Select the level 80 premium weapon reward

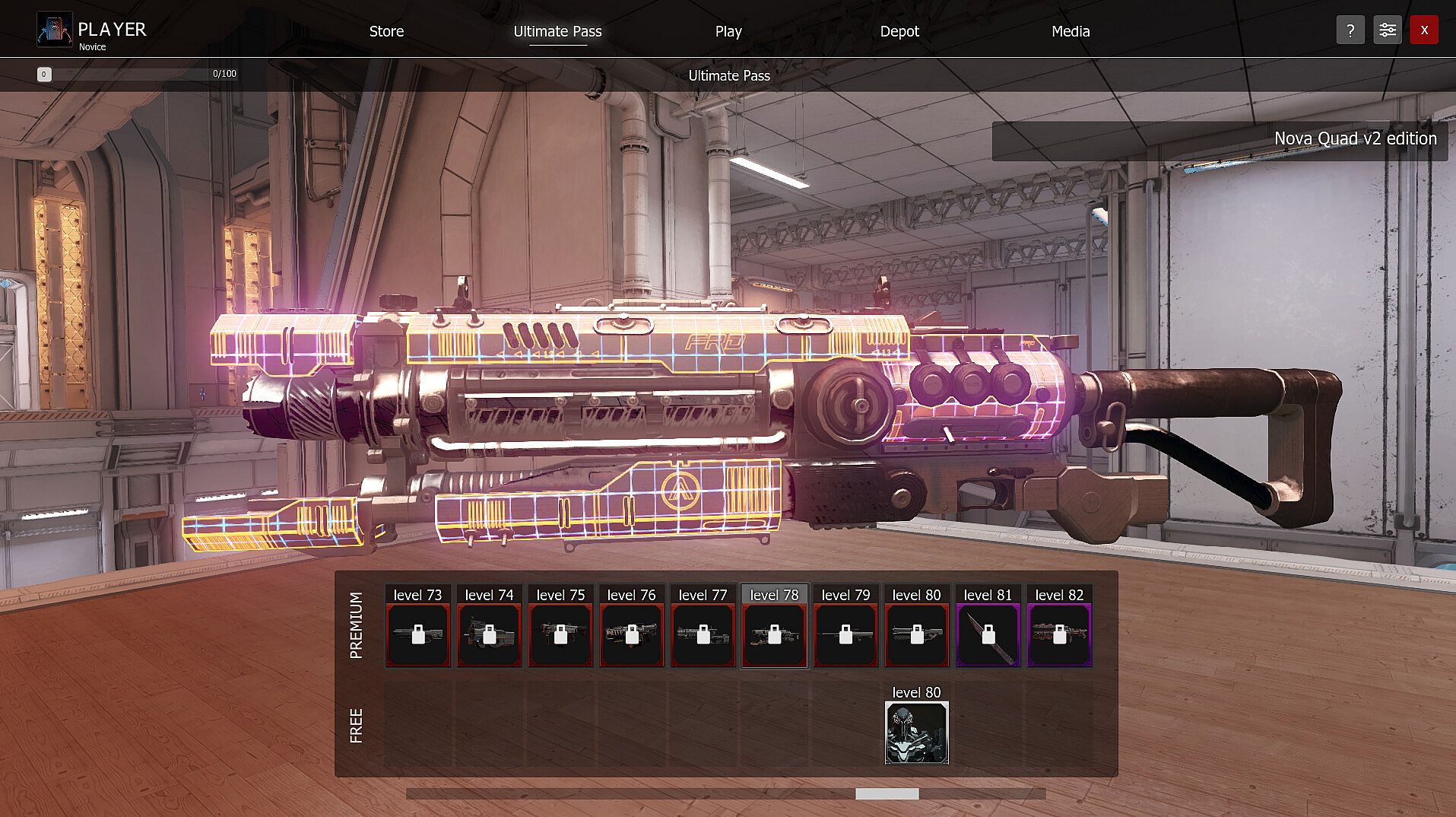point(916,634)
